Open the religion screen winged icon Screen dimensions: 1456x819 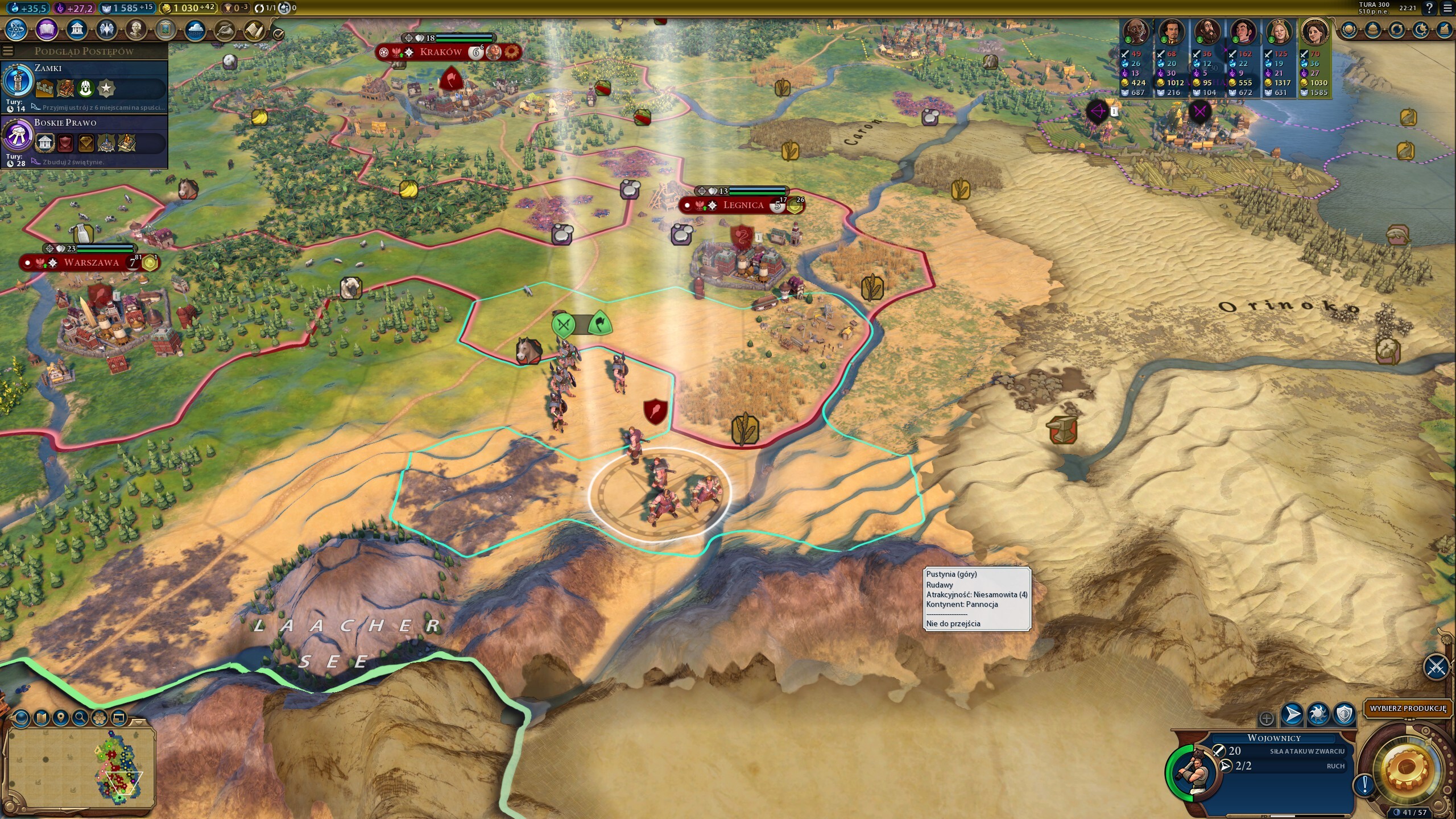click(x=106, y=30)
